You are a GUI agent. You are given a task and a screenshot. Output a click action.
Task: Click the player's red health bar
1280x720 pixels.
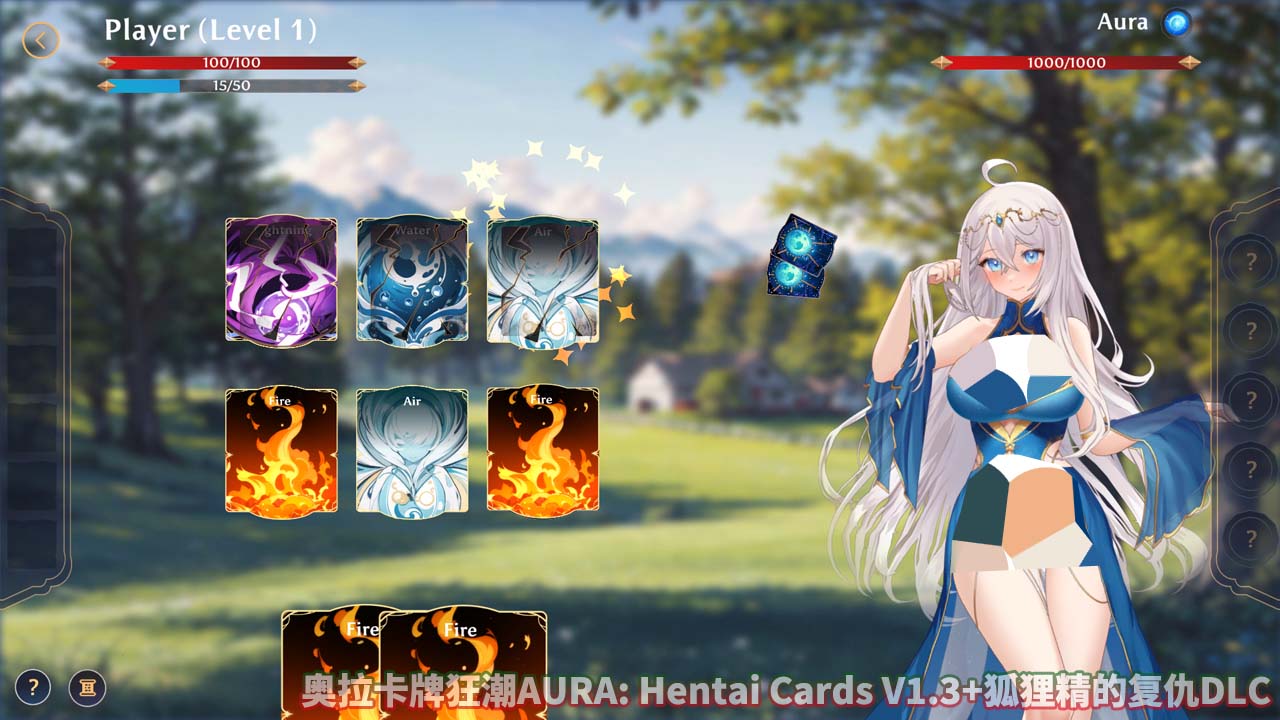pyautogui.click(x=230, y=62)
